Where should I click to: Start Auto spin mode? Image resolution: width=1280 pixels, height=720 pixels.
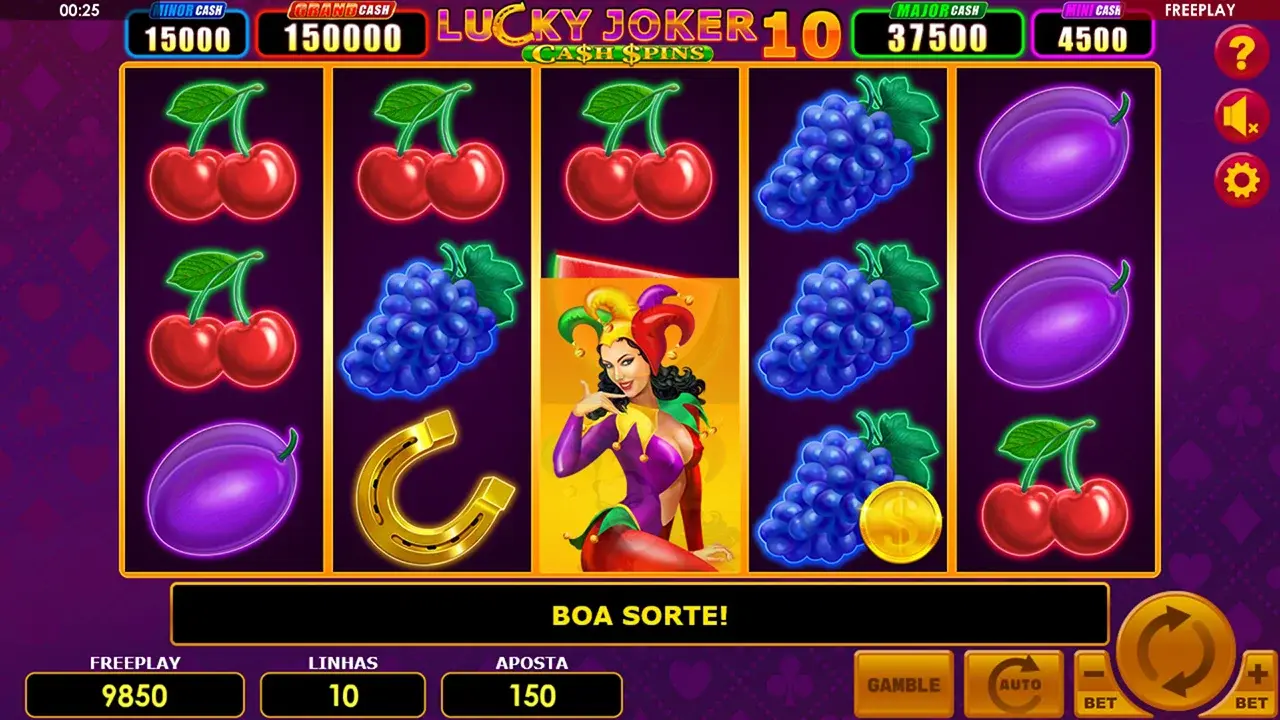pyautogui.click(x=1013, y=685)
